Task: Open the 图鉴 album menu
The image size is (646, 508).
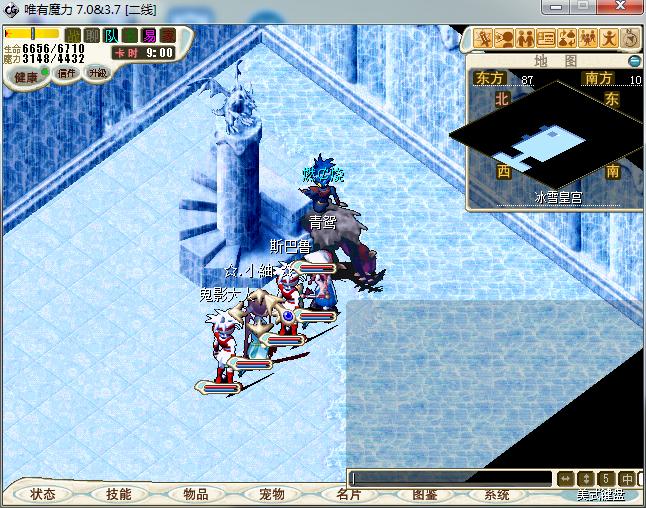Action: click(424, 494)
